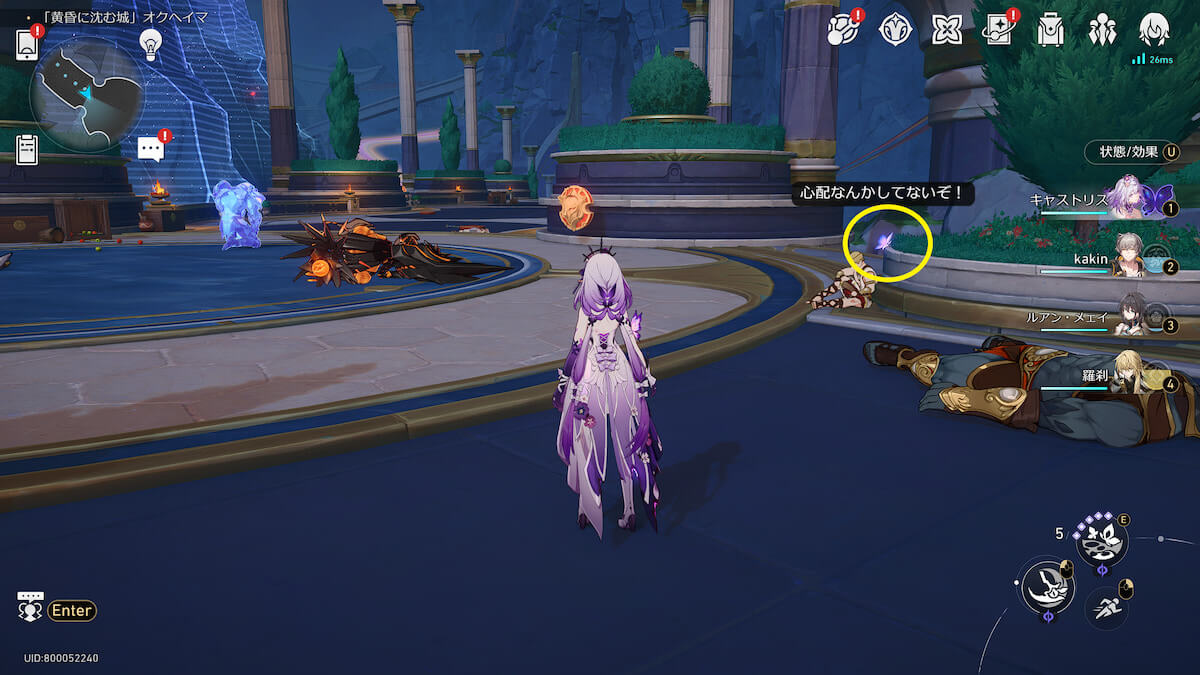Open the three-figure team icon

[1102, 30]
